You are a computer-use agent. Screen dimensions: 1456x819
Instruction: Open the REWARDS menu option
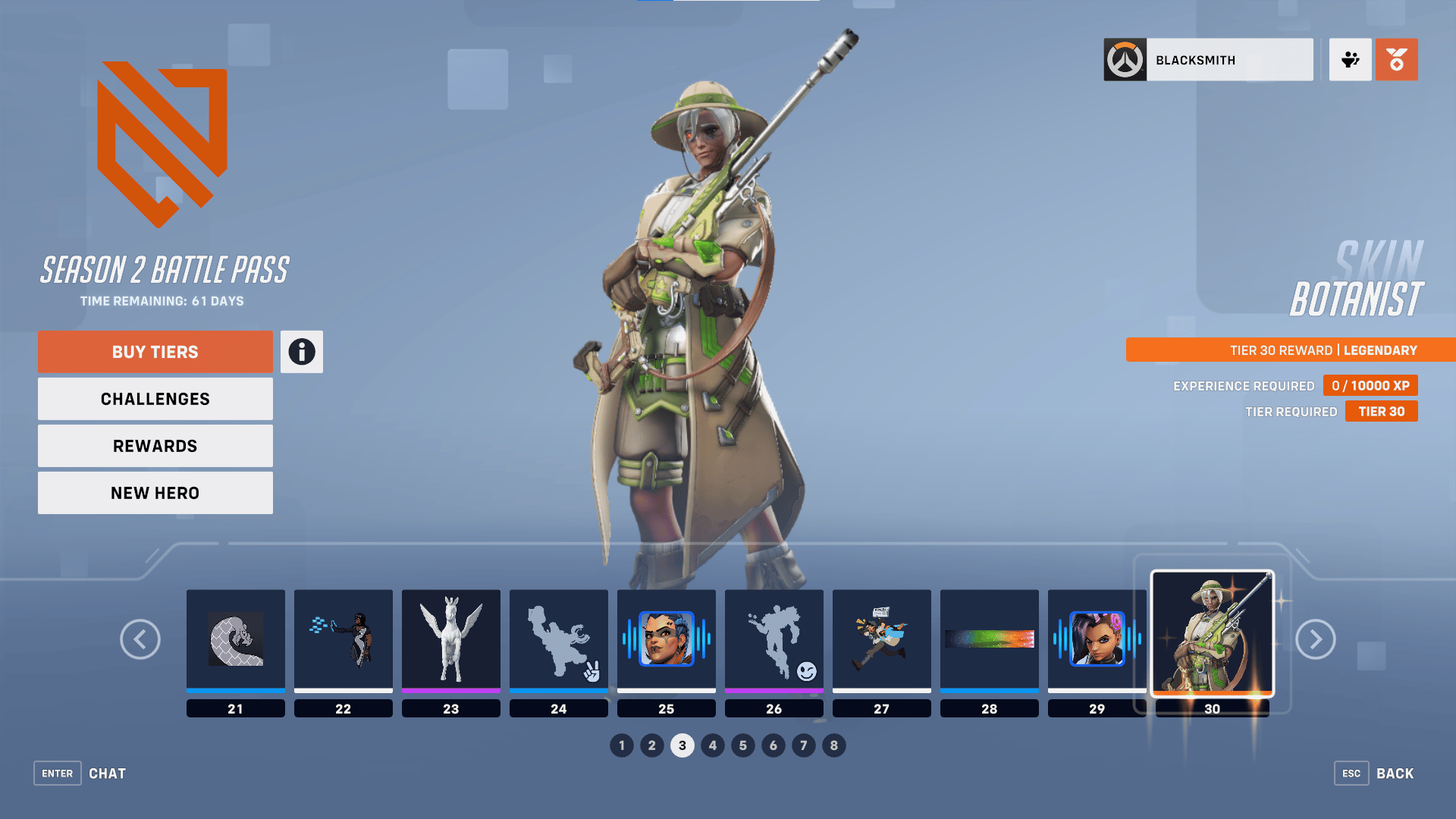155,445
